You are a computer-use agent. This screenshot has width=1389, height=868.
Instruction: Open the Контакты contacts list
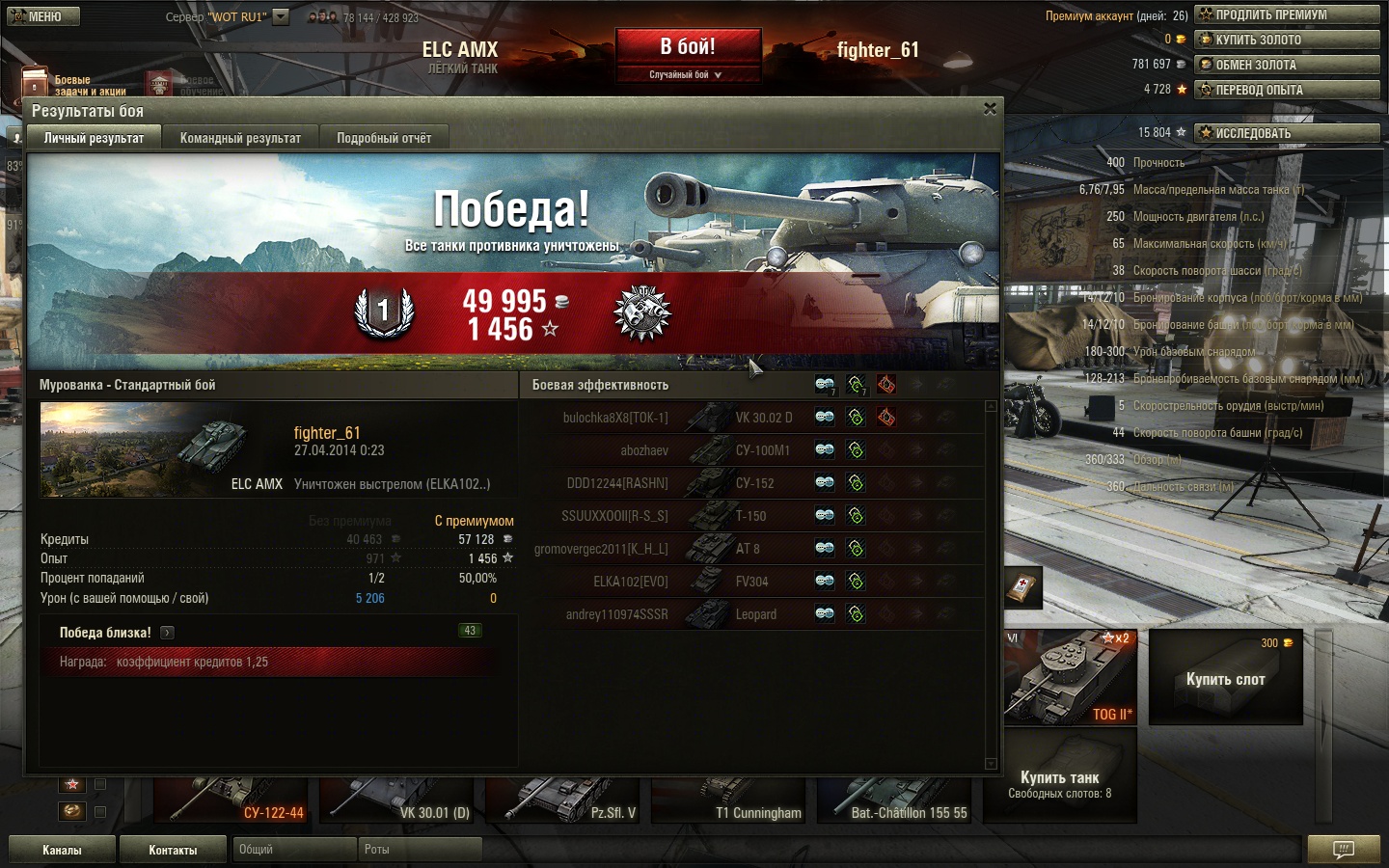click(173, 850)
